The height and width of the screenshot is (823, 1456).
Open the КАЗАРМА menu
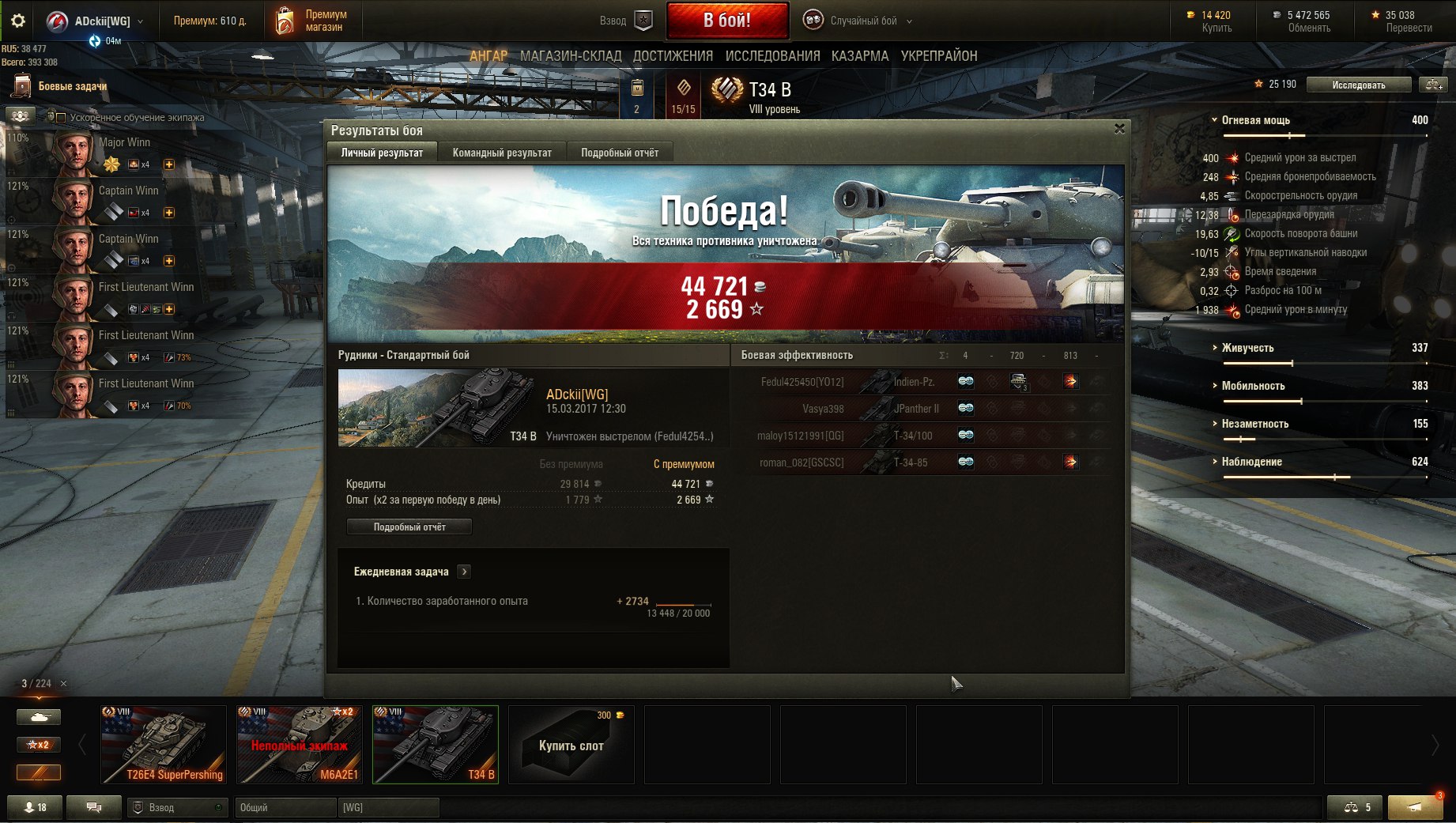(x=860, y=56)
